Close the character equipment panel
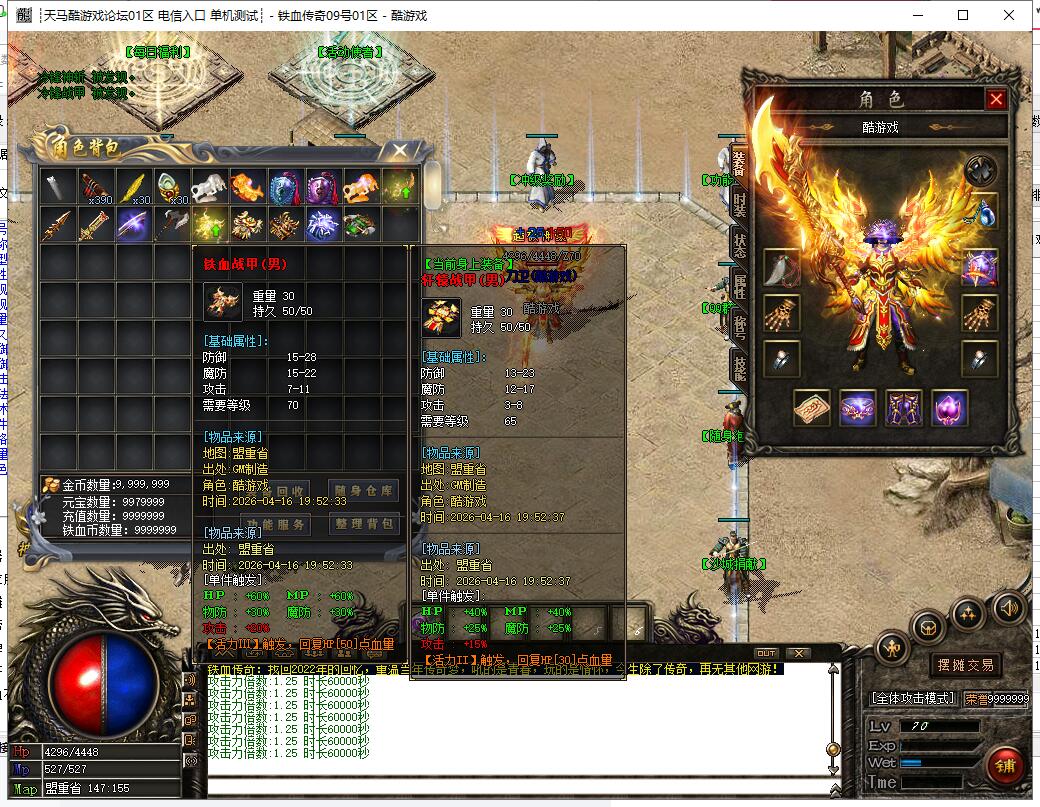Viewport: 1040px width, 807px height. [x=995, y=99]
